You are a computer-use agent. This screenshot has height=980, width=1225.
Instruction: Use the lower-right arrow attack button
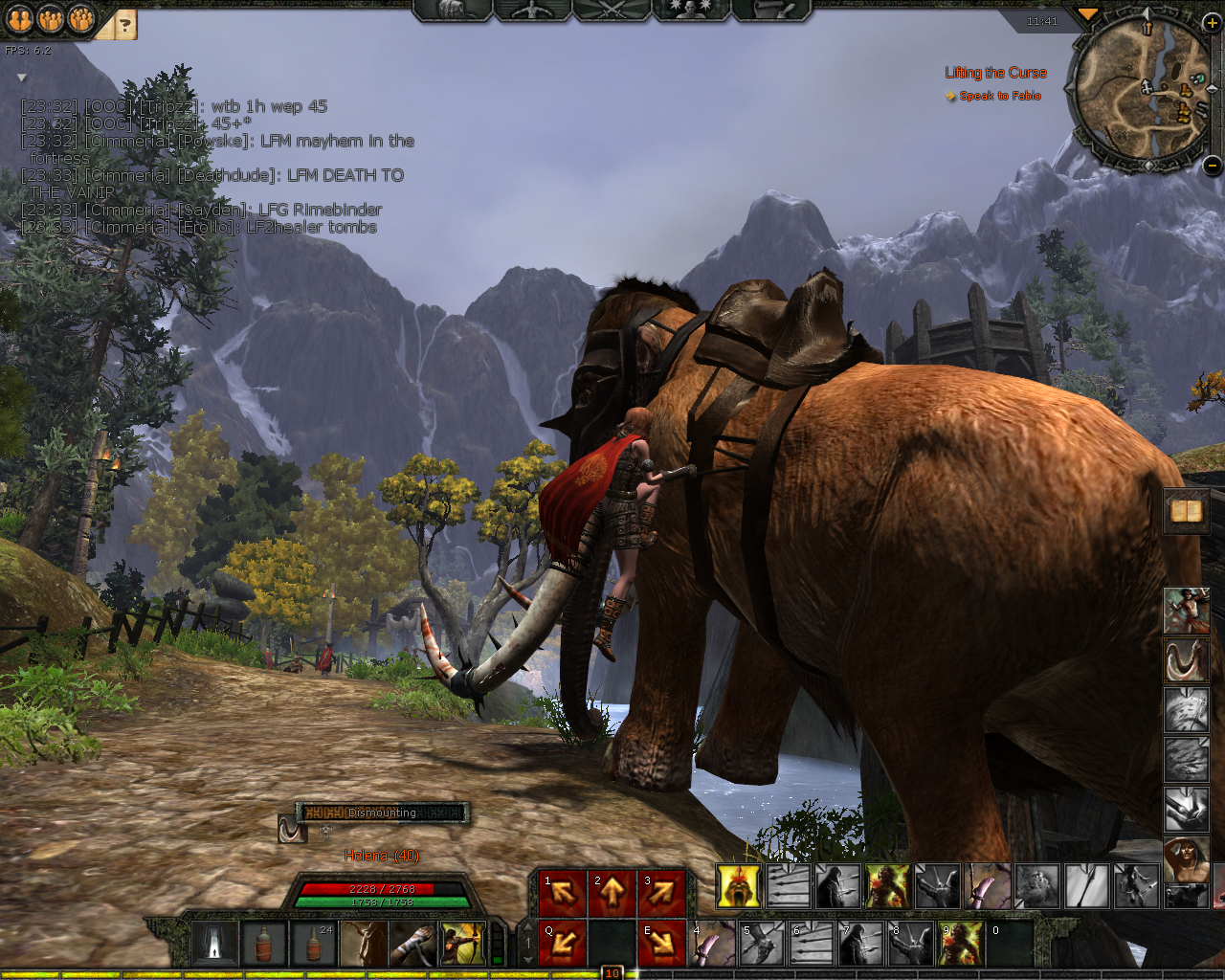[661, 944]
